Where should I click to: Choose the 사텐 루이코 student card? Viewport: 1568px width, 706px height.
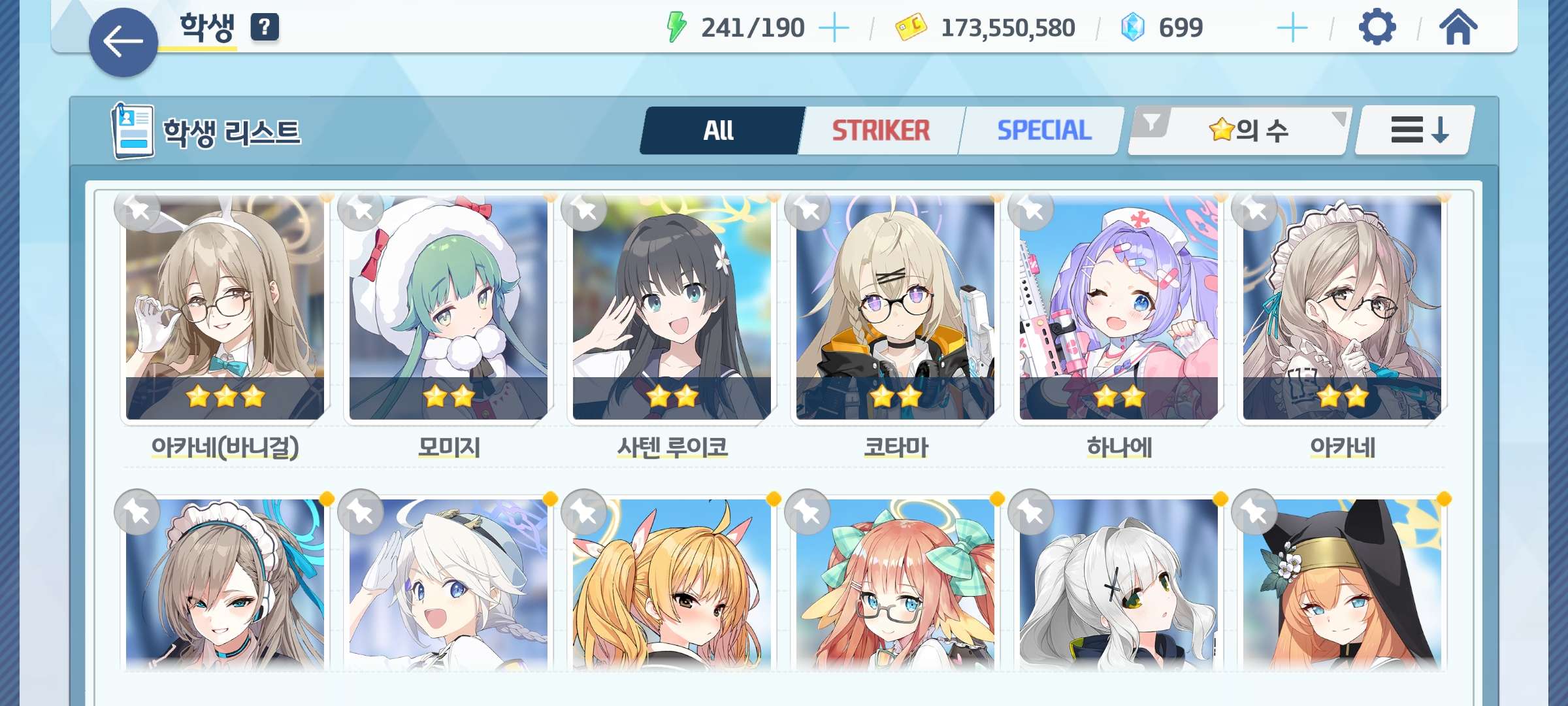click(x=672, y=307)
